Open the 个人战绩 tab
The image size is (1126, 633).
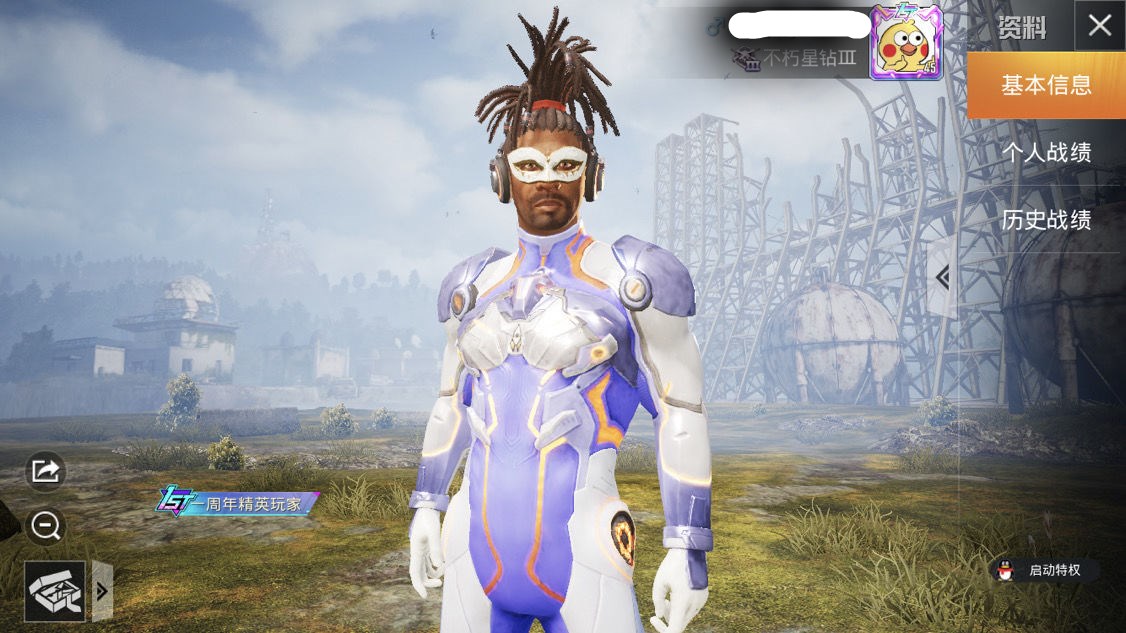click(x=1046, y=153)
